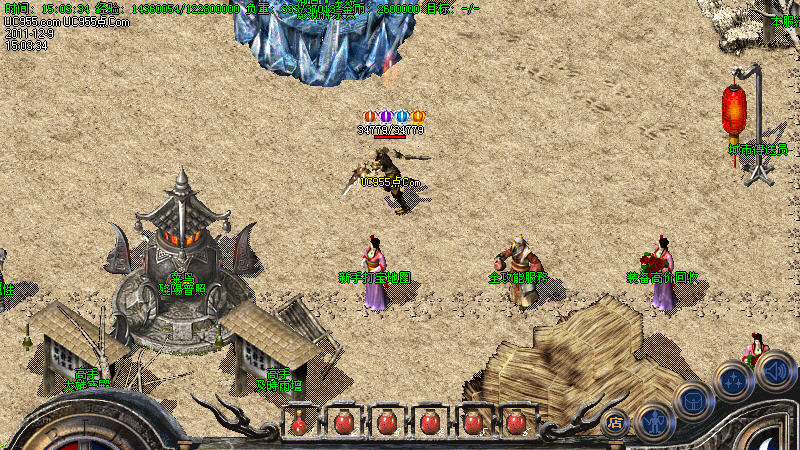800x450 pixels.
Task: Open the backpack inventory button
Action: [x=692, y=400]
